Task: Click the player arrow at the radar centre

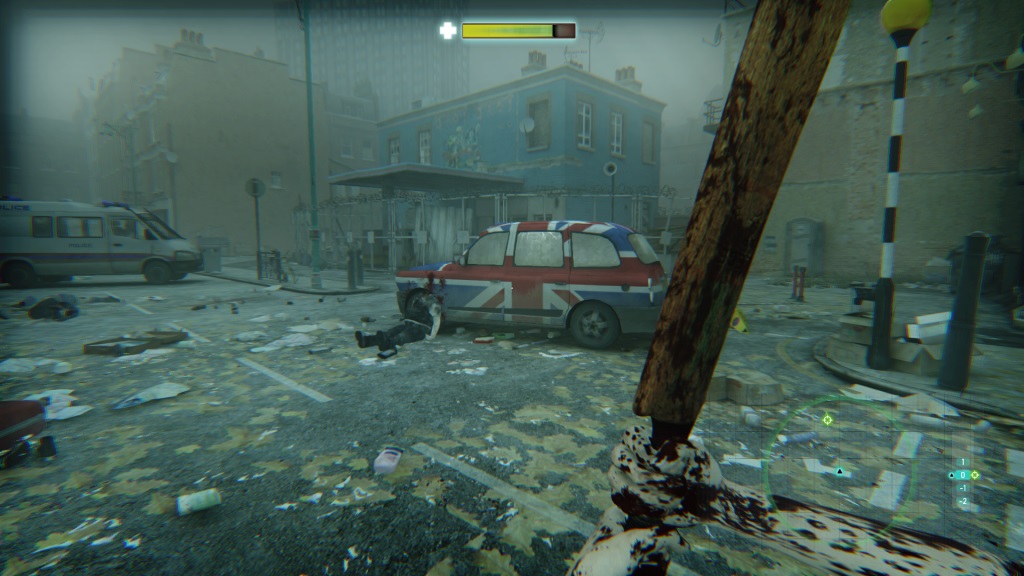Action: (x=840, y=470)
